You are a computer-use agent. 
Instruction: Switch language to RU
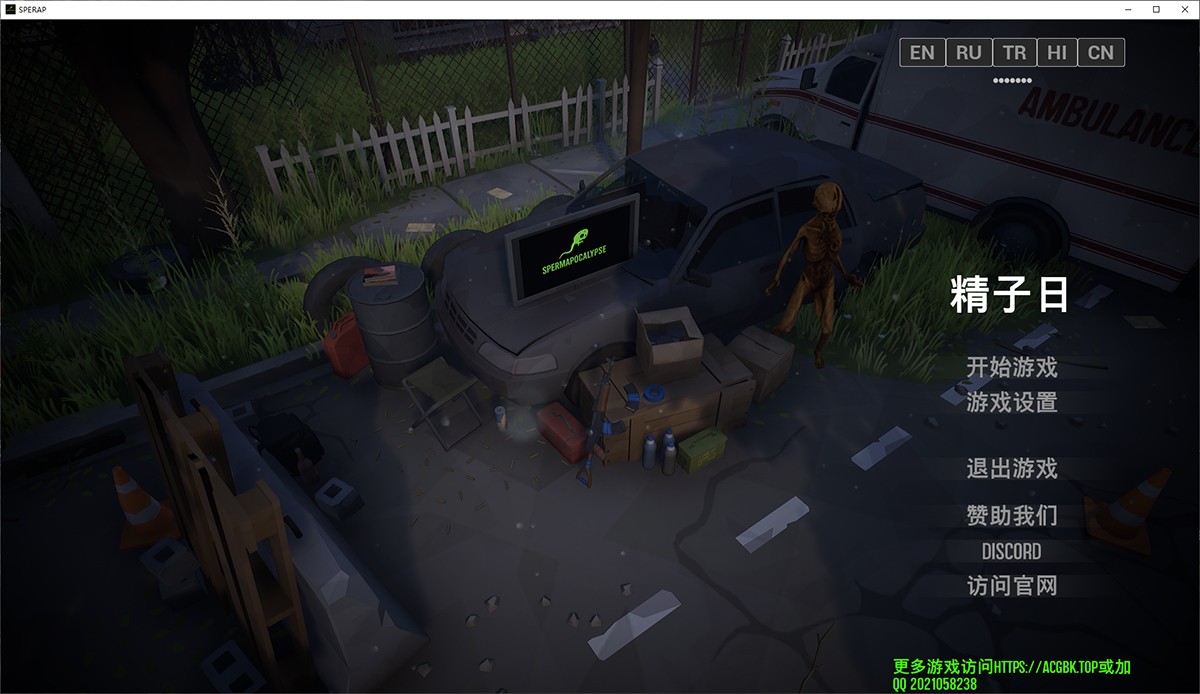pyautogui.click(x=968, y=52)
